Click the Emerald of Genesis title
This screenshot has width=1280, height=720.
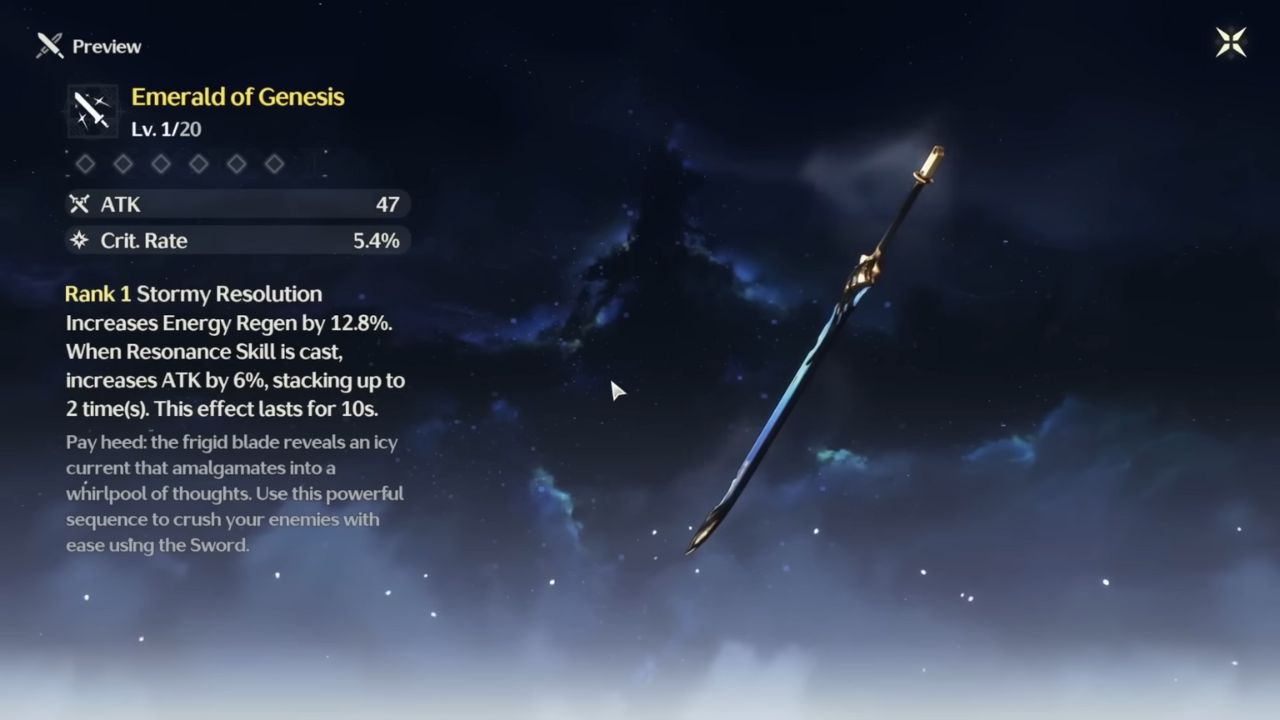[x=237, y=97]
